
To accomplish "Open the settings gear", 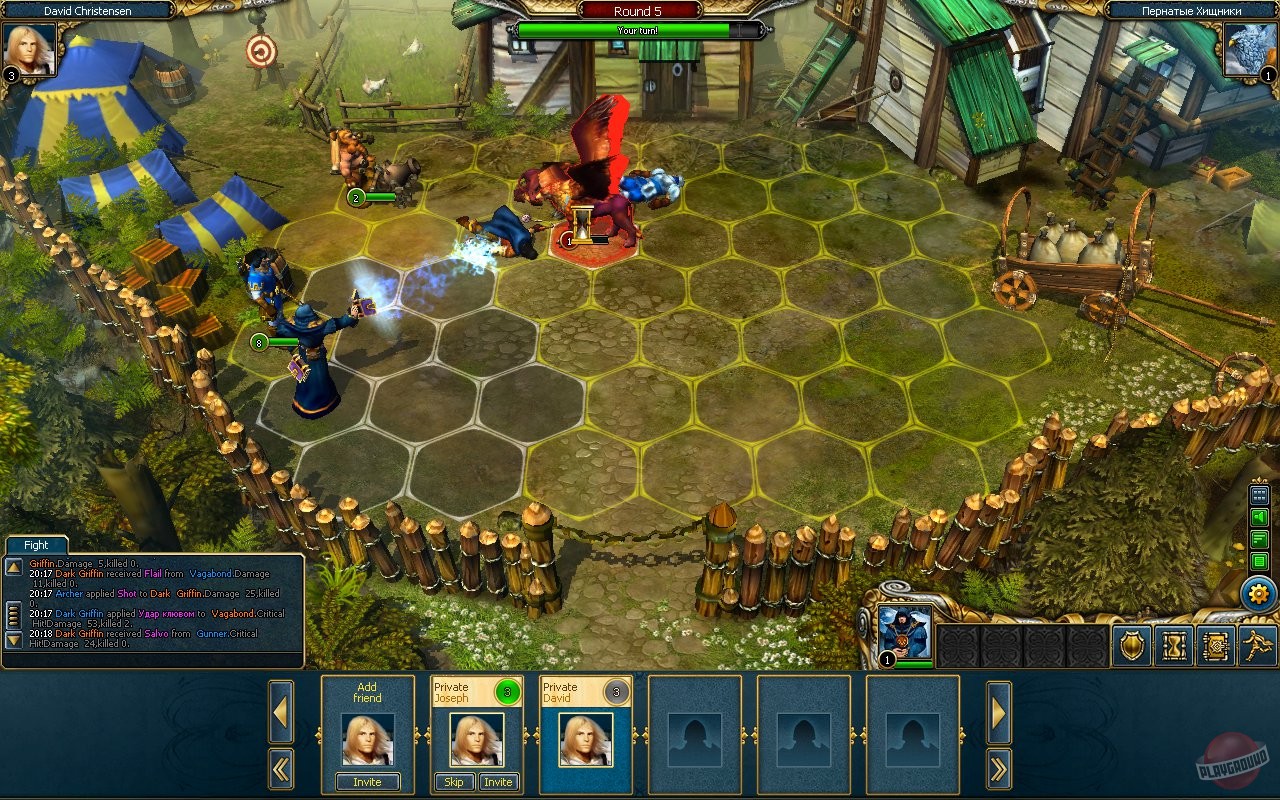I will [x=1258, y=592].
